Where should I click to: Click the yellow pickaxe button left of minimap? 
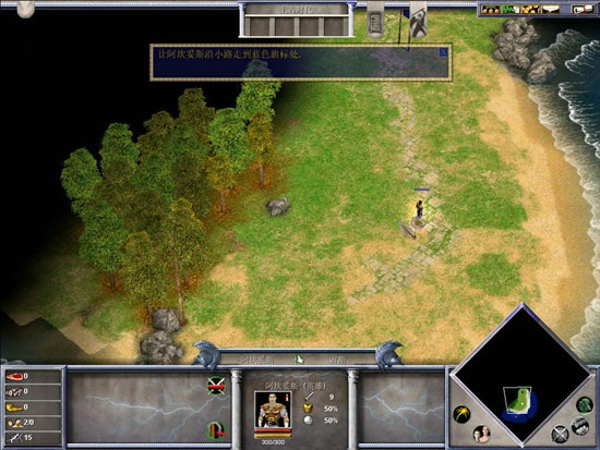click(x=462, y=413)
